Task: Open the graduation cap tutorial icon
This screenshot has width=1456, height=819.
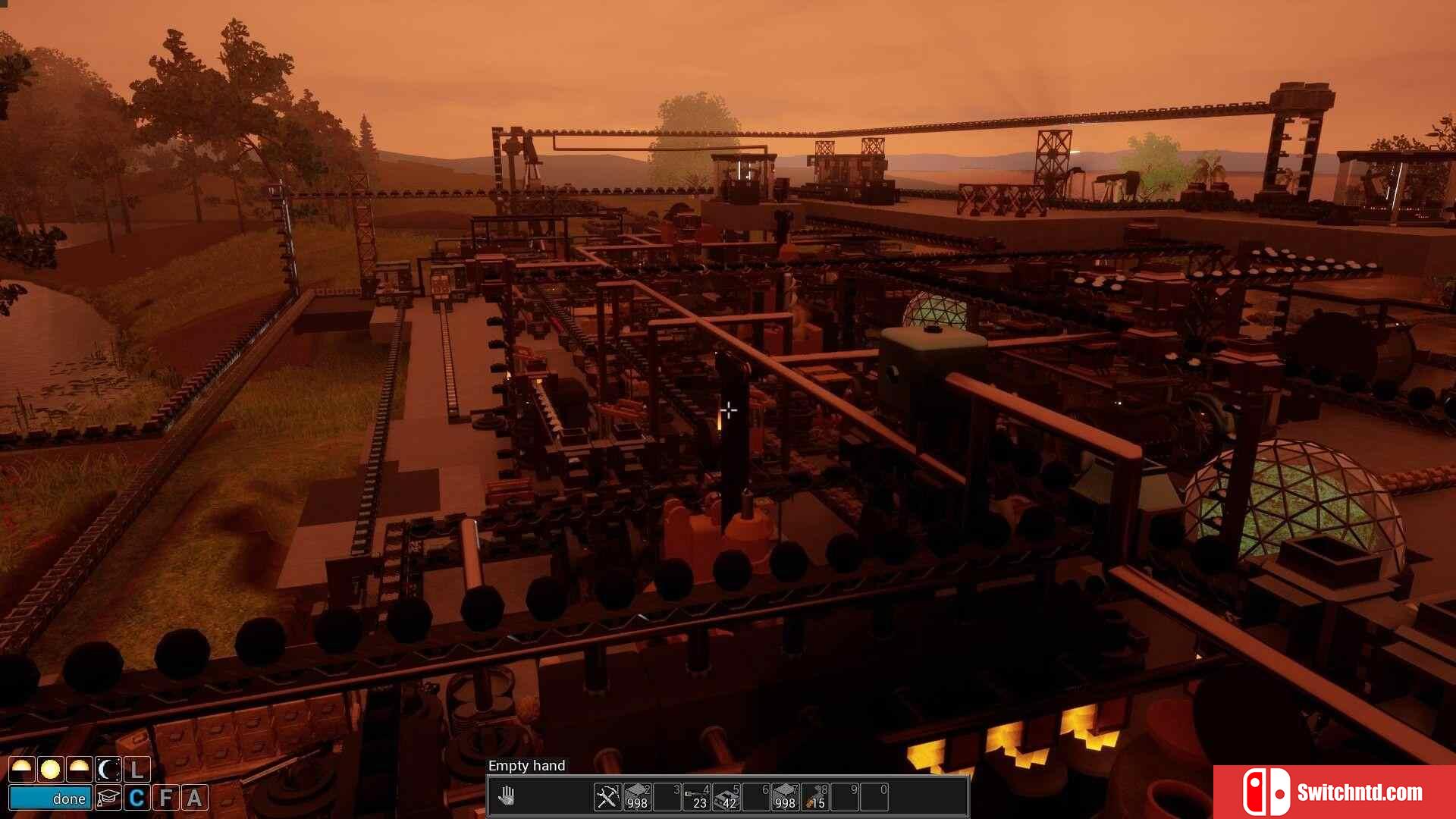Action: click(x=108, y=798)
